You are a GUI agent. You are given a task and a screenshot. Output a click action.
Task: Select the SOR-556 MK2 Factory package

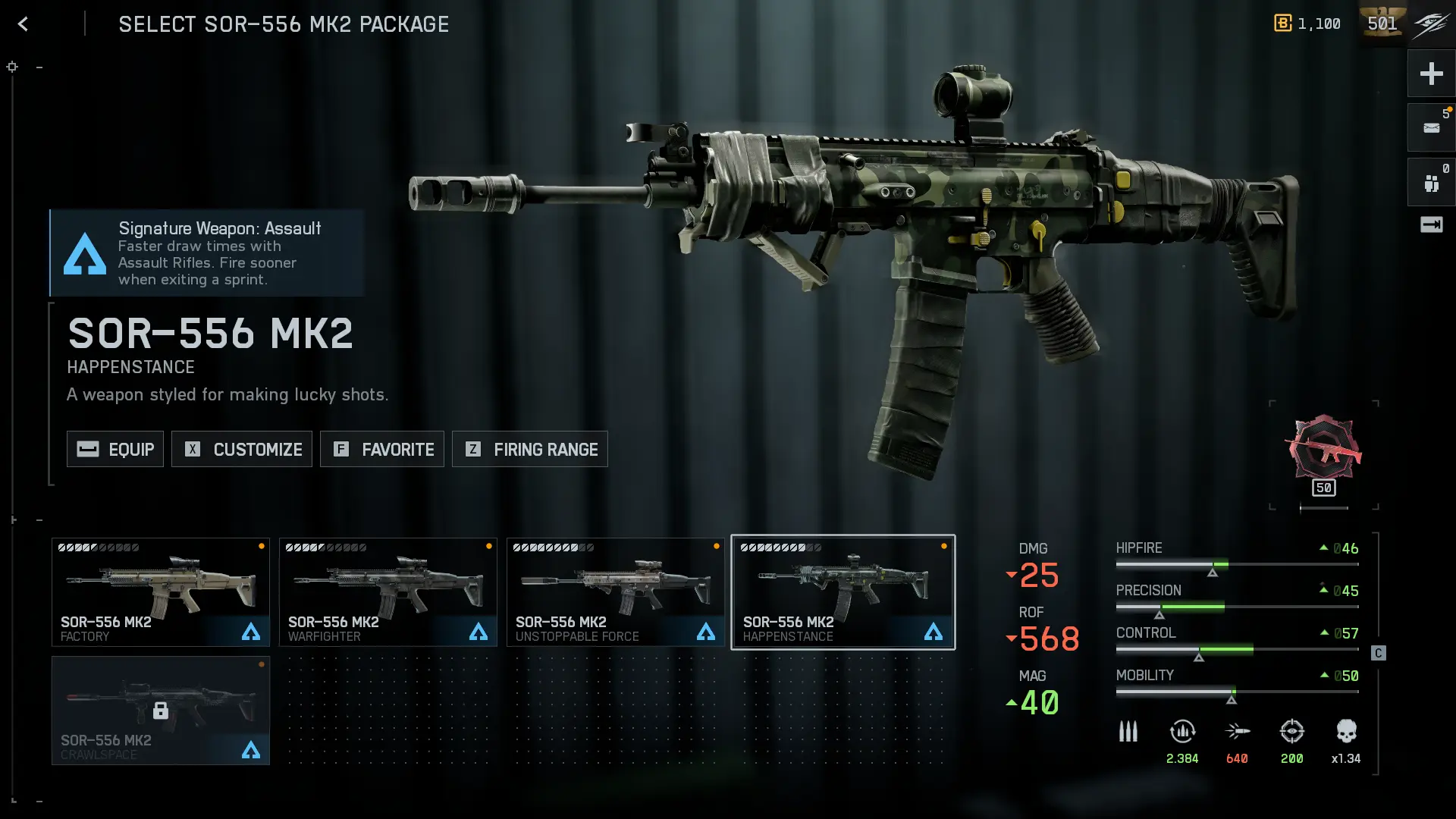161,592
